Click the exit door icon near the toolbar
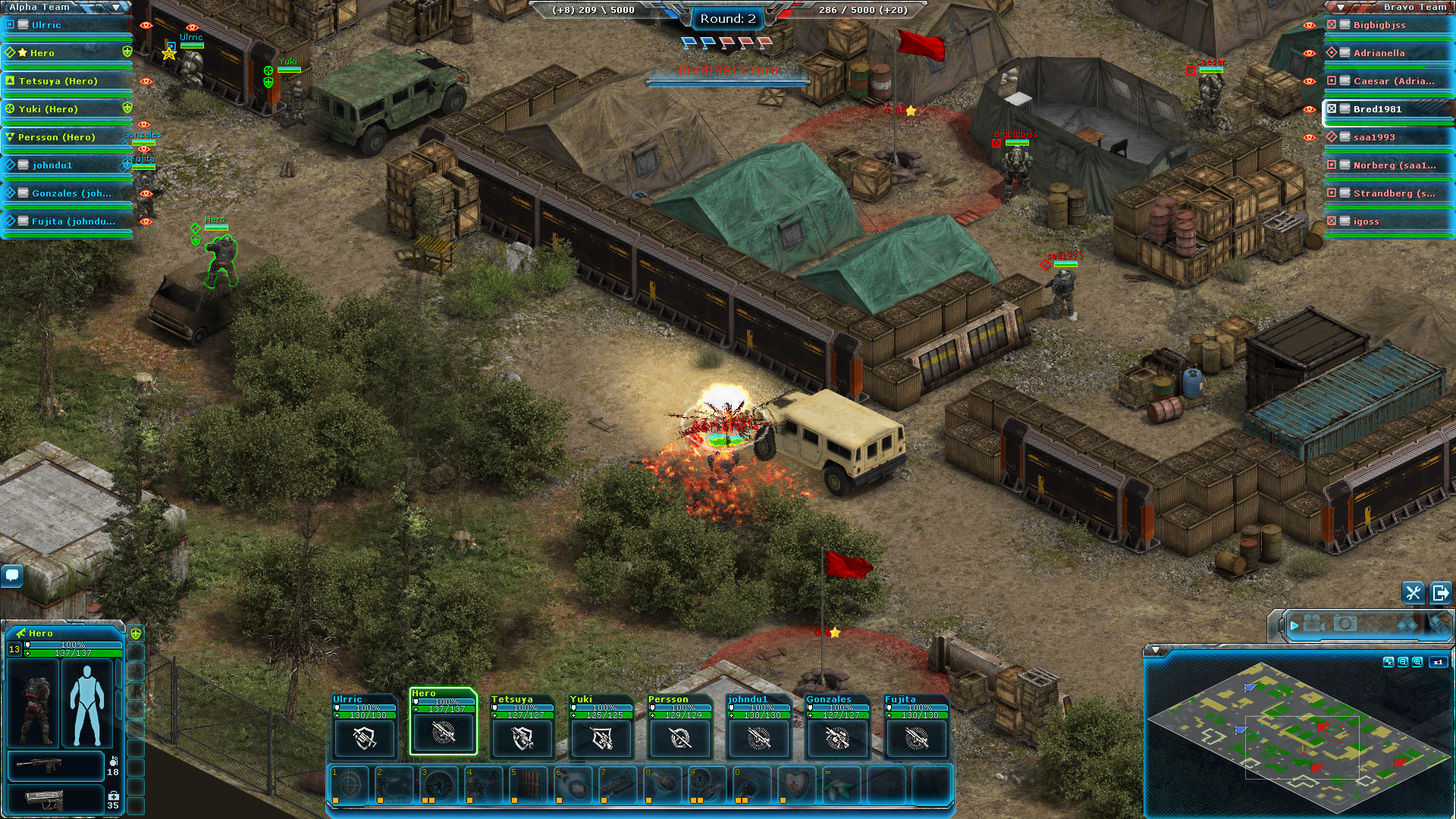This screenshot has width=1456, height=819. (x=1439, y=594)
